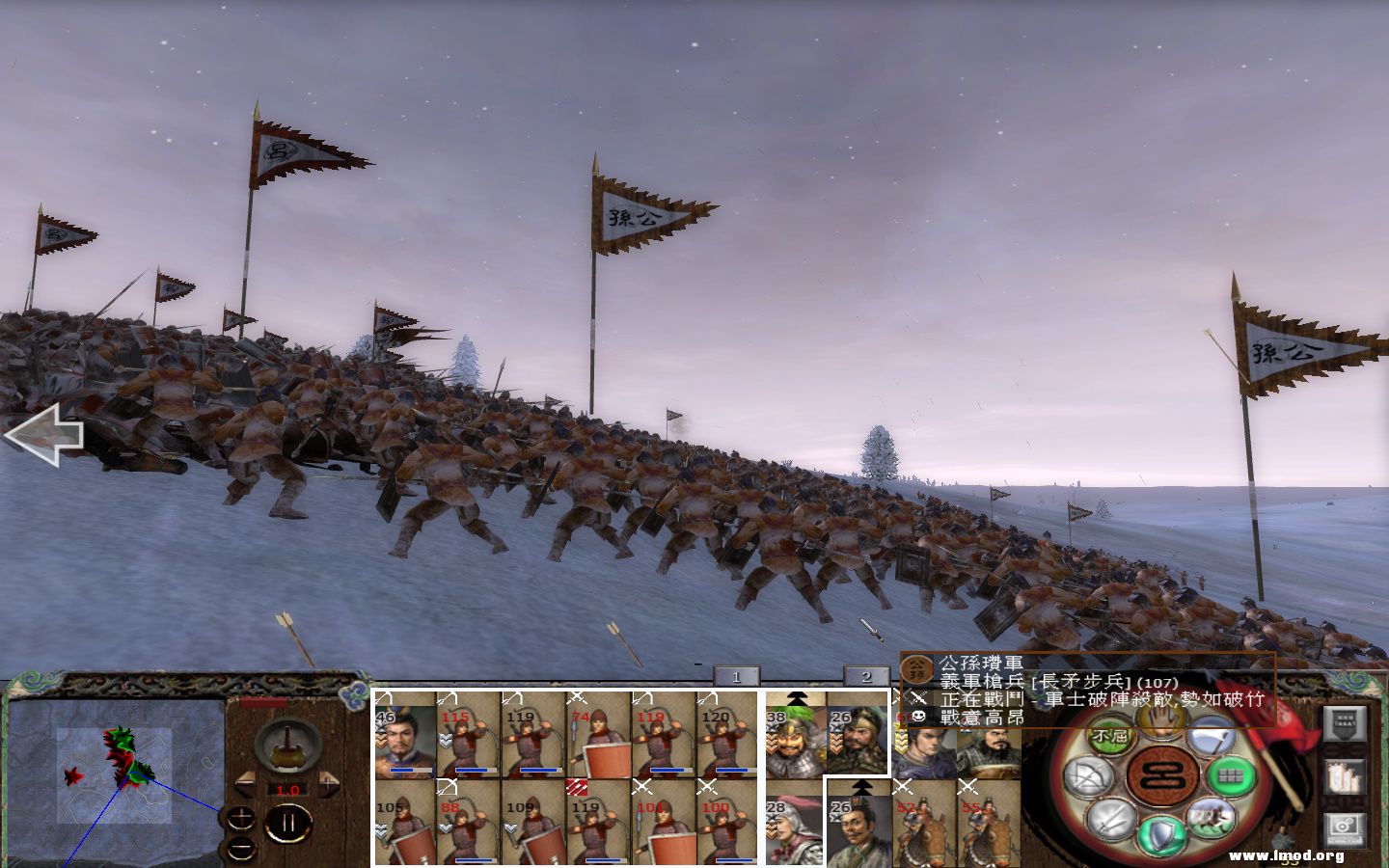Open the faction shield button on right sidebar
1389x868 pixels.
1345,724
